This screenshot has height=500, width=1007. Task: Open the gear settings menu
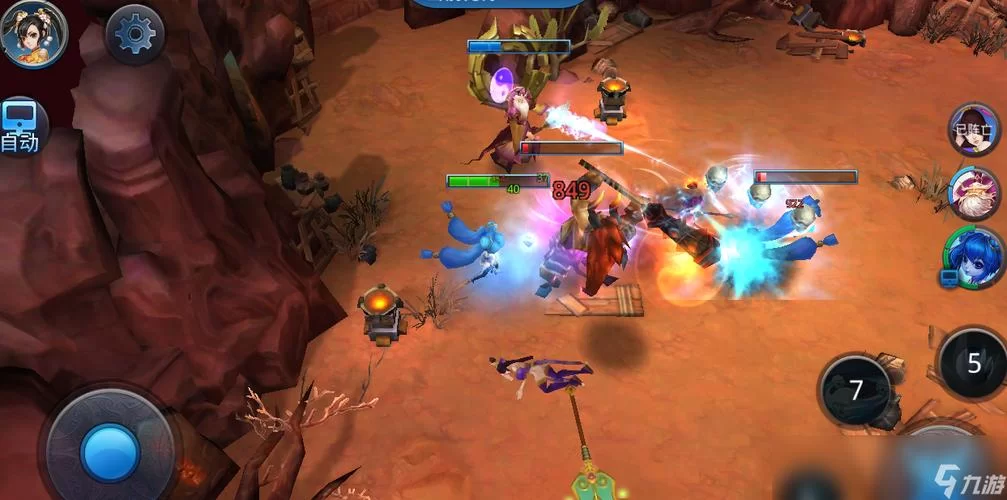135,34
